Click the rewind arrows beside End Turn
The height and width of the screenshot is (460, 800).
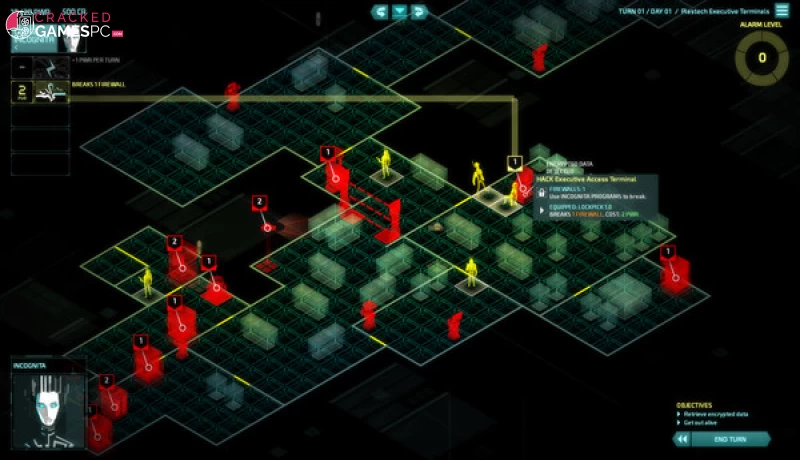[682, 438]
